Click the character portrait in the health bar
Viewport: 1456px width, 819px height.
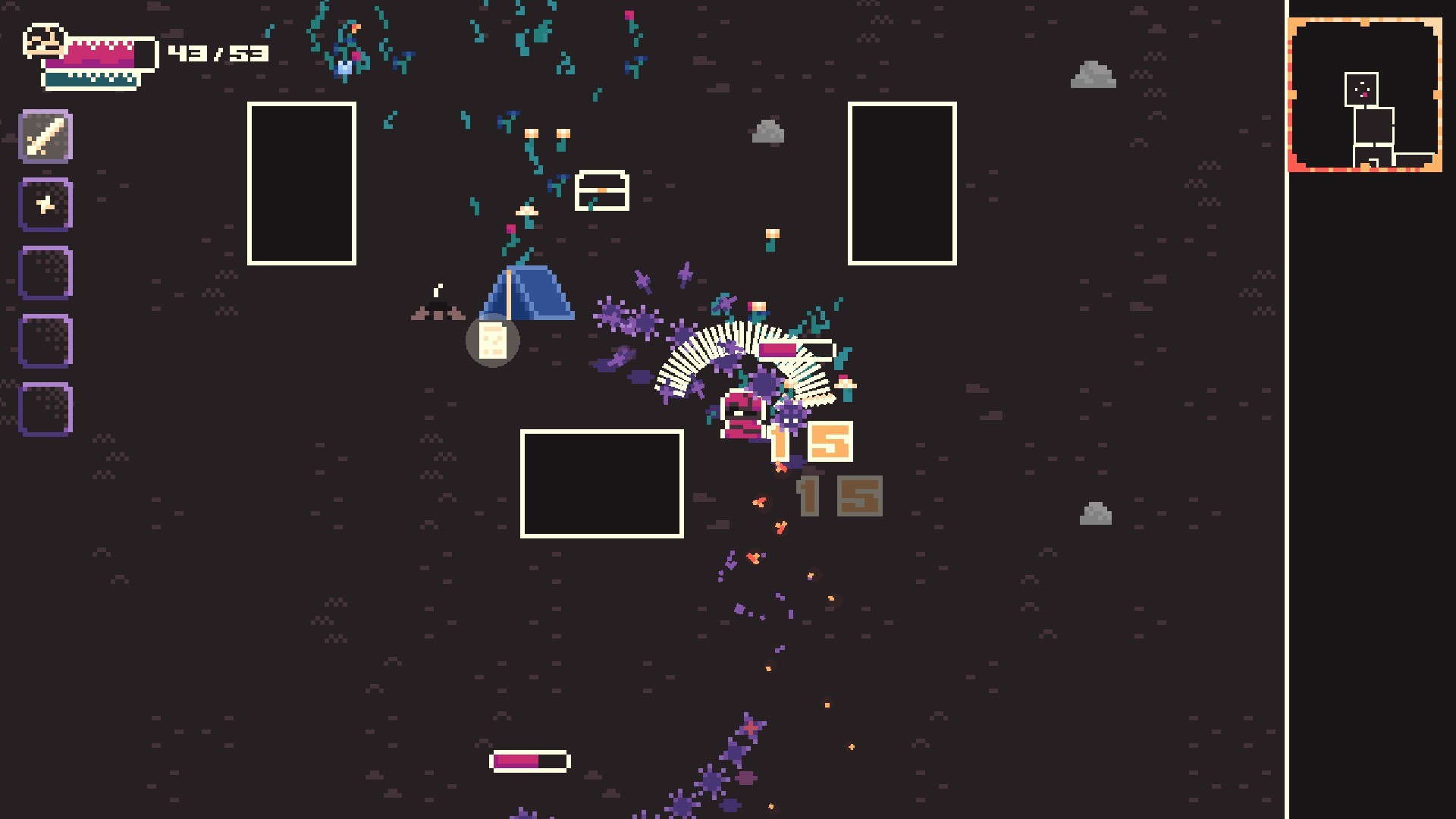(x=43, y=42)
